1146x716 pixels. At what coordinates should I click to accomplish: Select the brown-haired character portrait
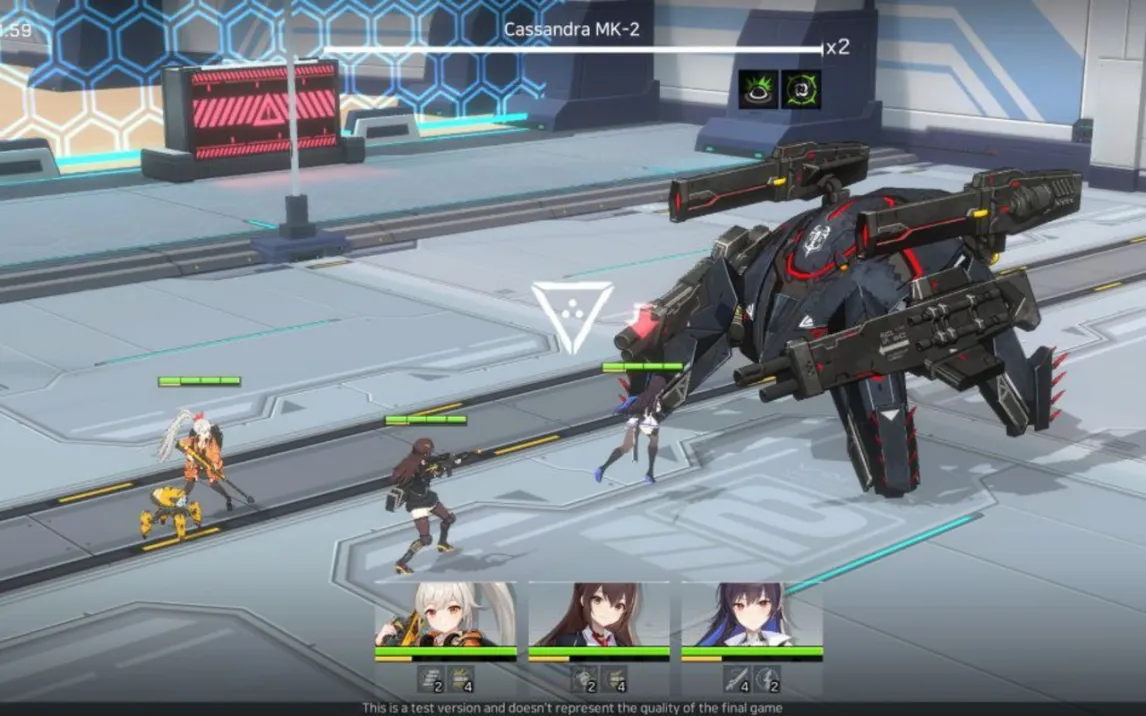(x=599, y=615)
